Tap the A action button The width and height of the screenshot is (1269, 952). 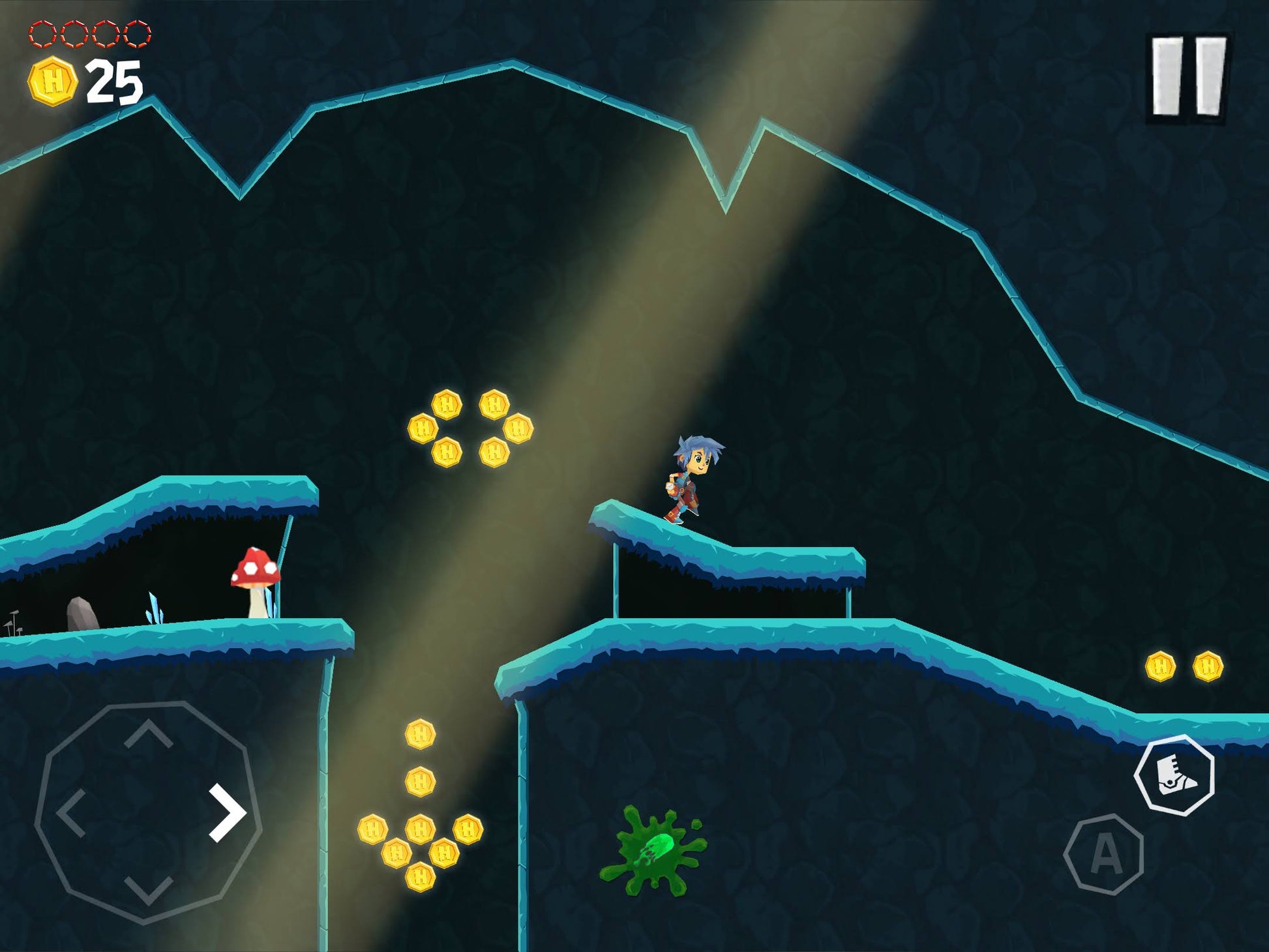(1104, 854)
